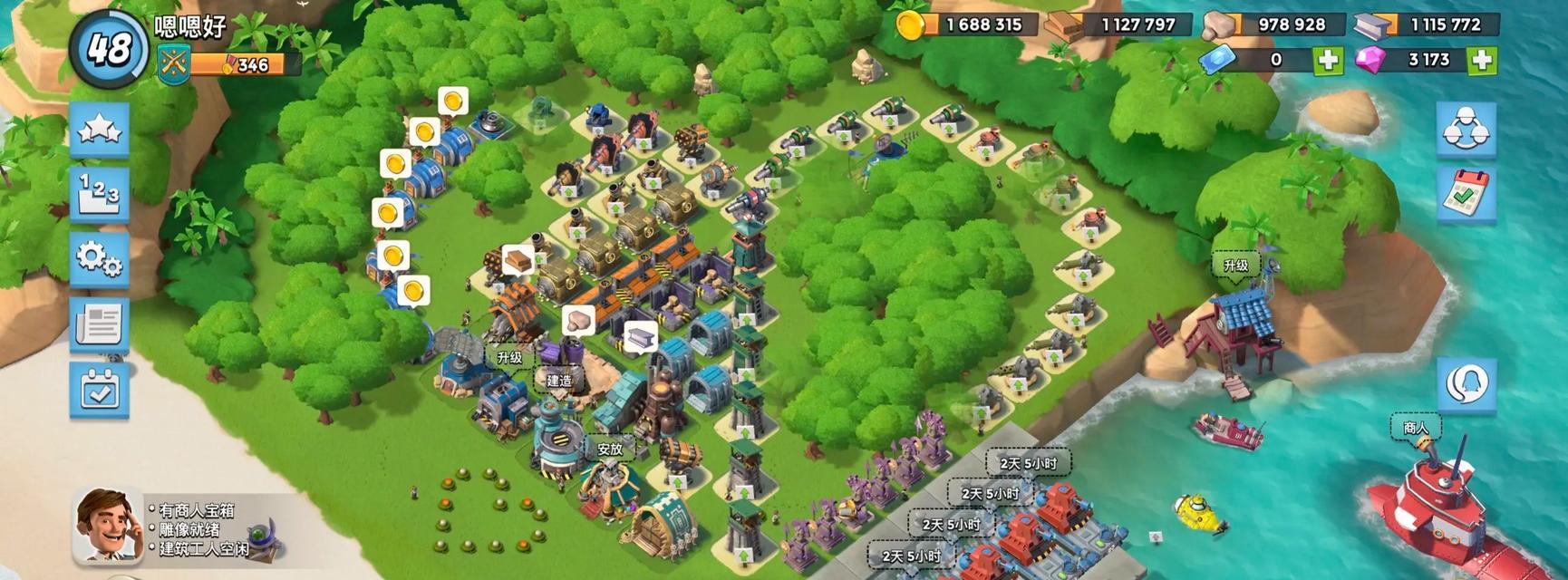Tap the 升级 label on the dock hut
1568x580 pixels.
click(x=1236, y=266)
